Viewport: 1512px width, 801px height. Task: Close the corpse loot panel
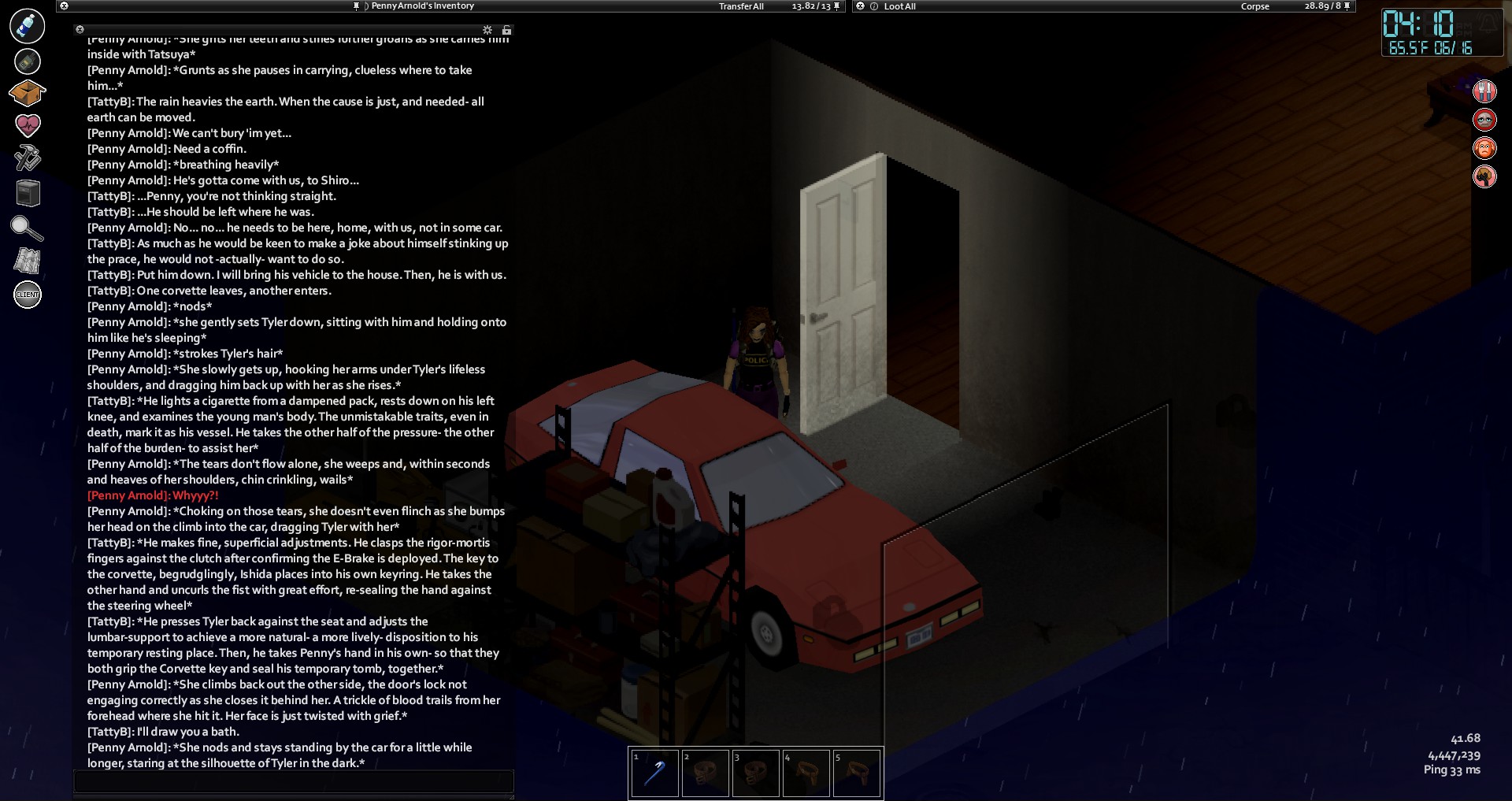click(x=860, y=6)
